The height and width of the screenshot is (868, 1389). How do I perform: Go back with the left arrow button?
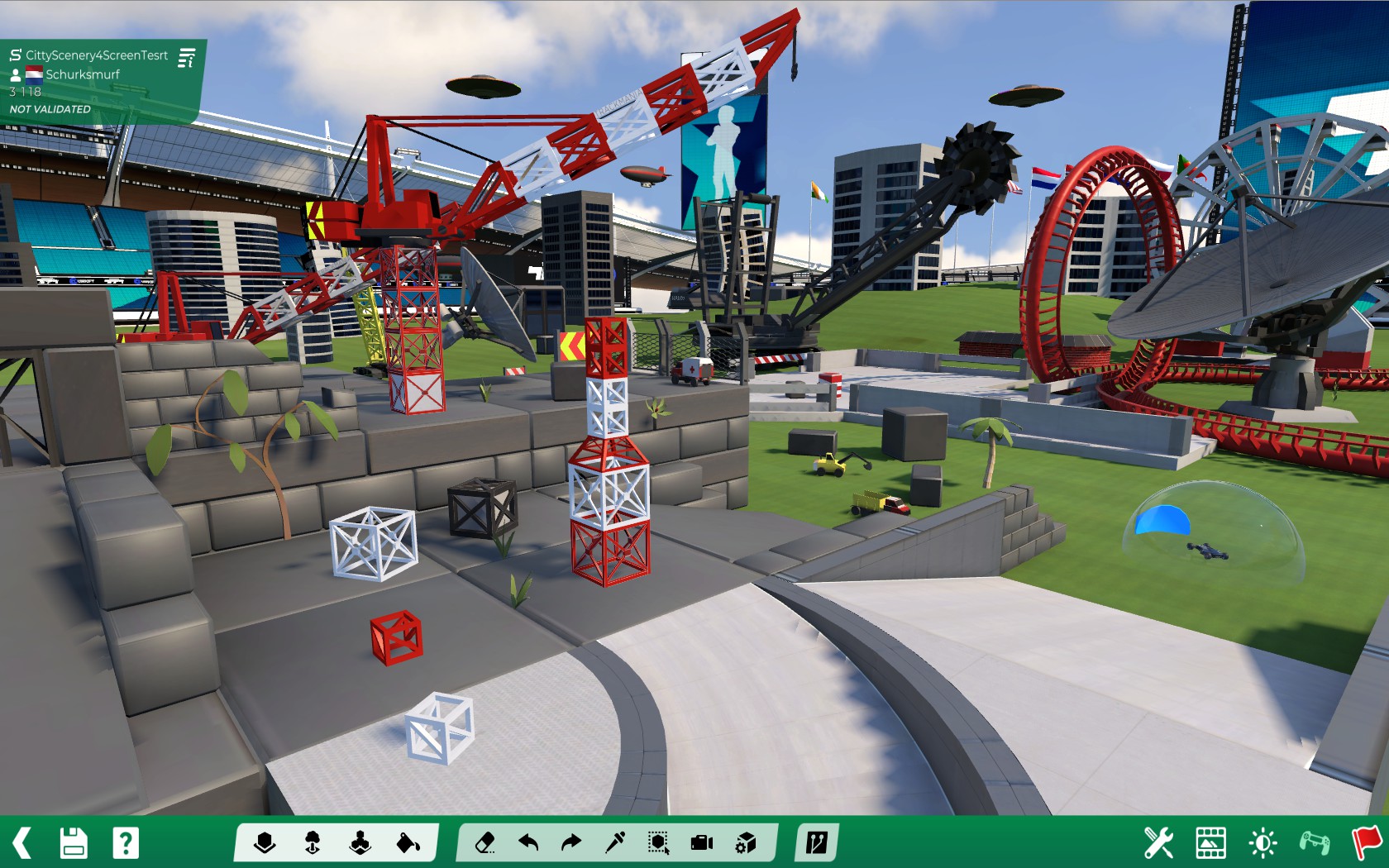click(x=22, y=843)
